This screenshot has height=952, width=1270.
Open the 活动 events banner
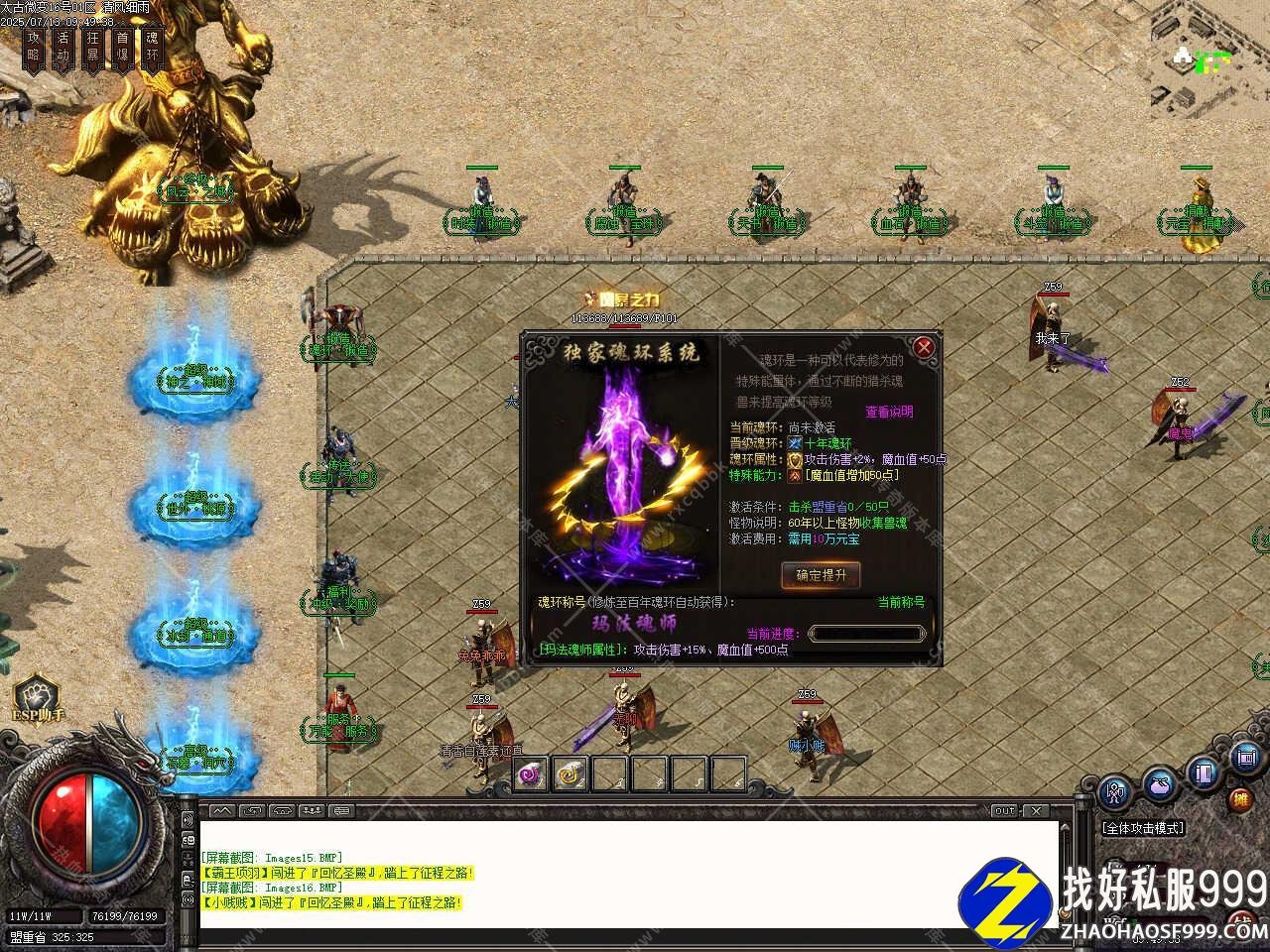coord(63,48)
